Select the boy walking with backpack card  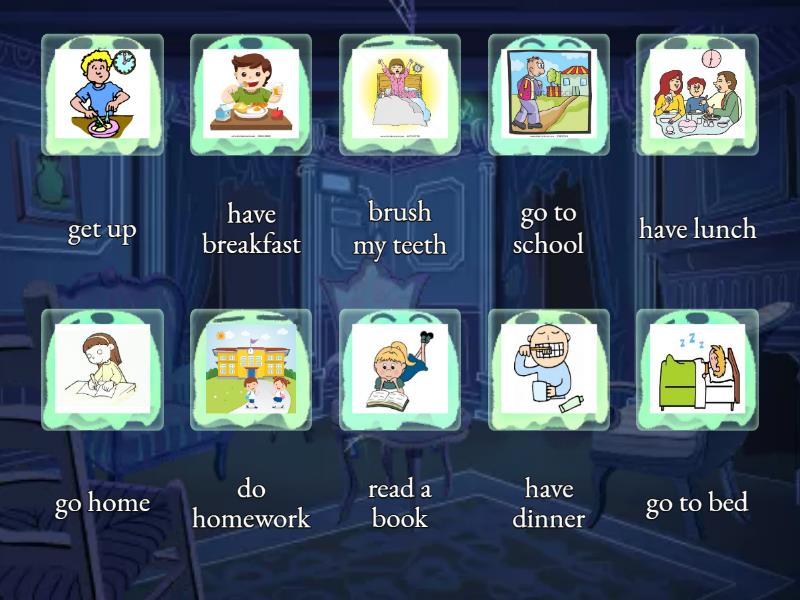click(549, 94)
